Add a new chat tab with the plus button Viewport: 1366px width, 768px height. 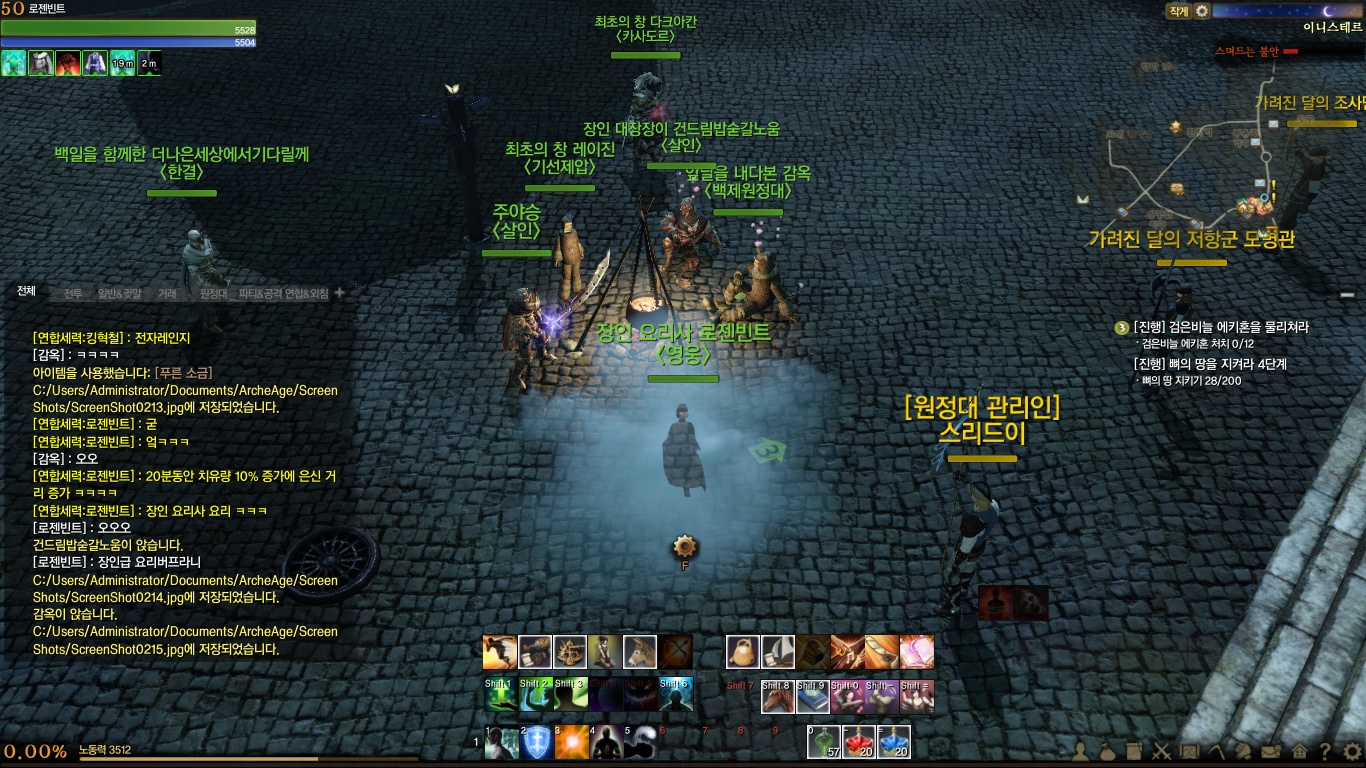pos(339,293)
